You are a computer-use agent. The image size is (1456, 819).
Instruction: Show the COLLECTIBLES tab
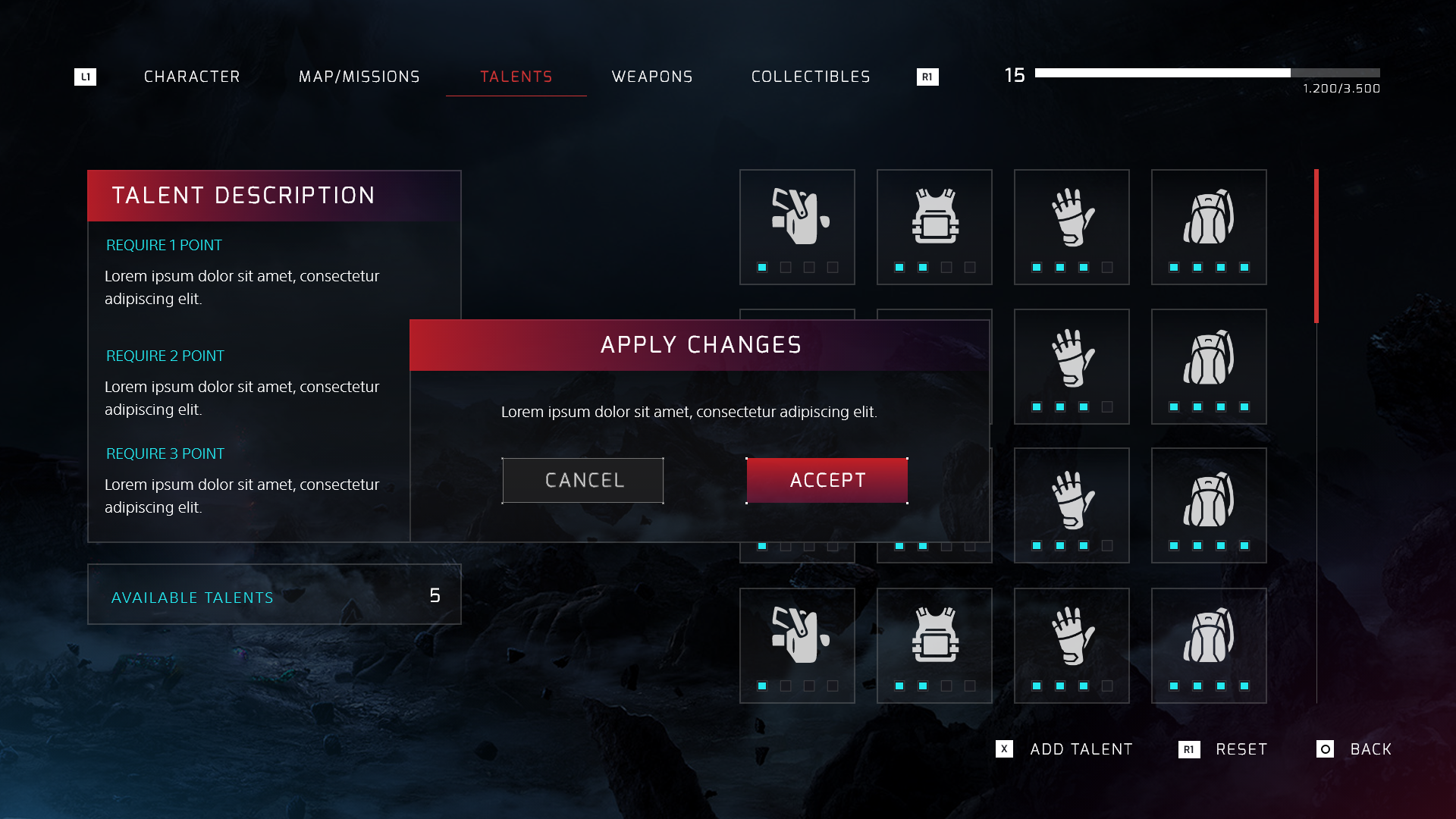[811, 77]
